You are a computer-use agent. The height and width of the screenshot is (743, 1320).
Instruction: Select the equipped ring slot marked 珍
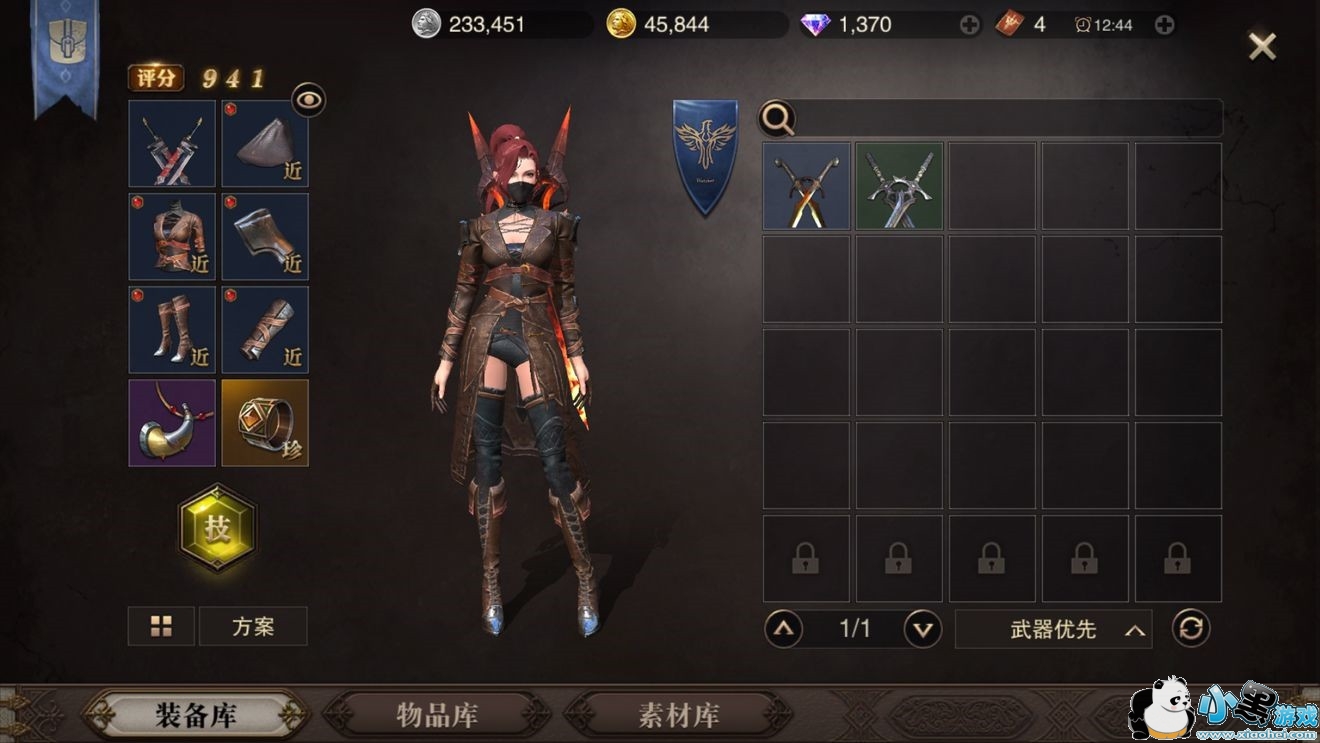[x=265, y=423]
